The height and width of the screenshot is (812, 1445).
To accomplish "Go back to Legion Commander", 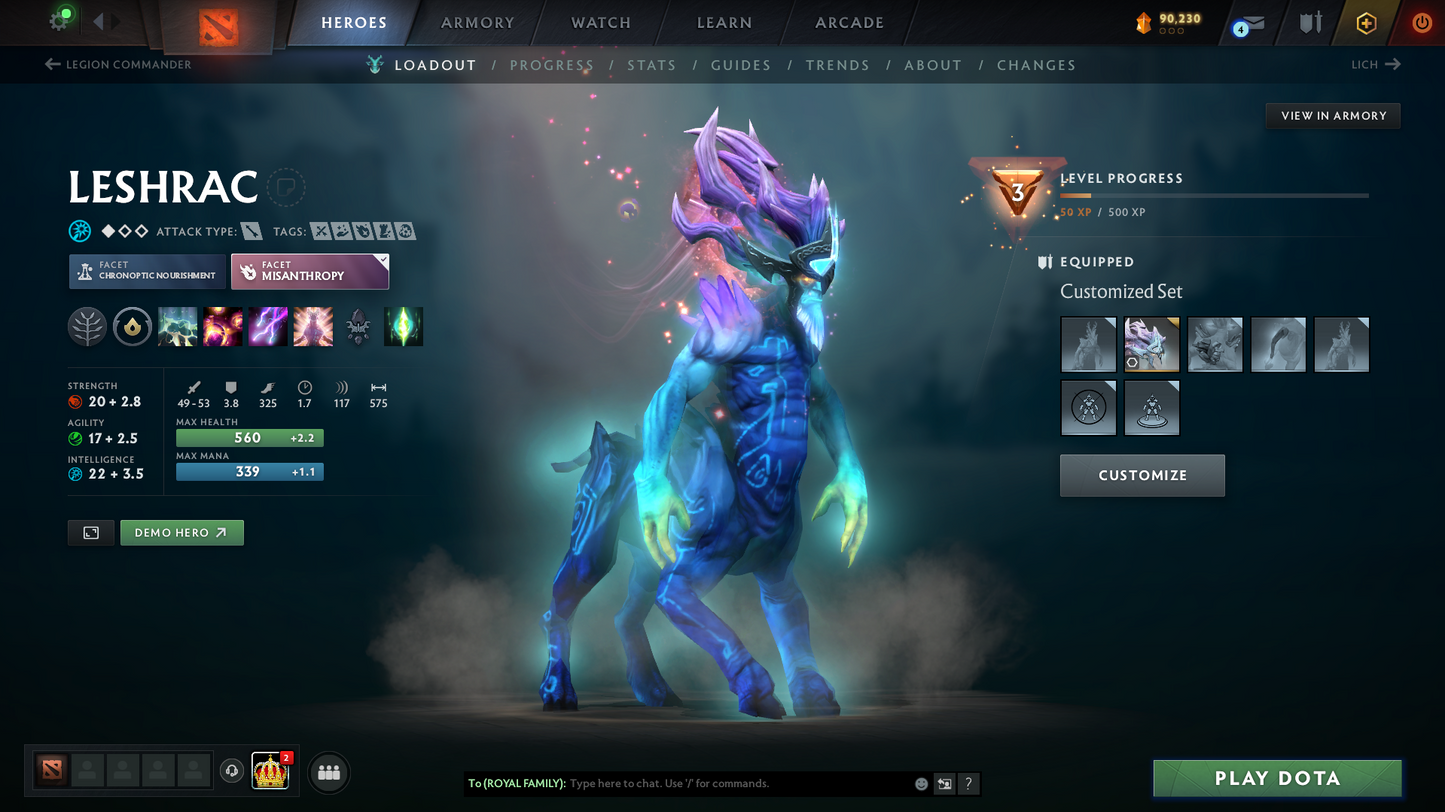I will [x=118, y=64].
